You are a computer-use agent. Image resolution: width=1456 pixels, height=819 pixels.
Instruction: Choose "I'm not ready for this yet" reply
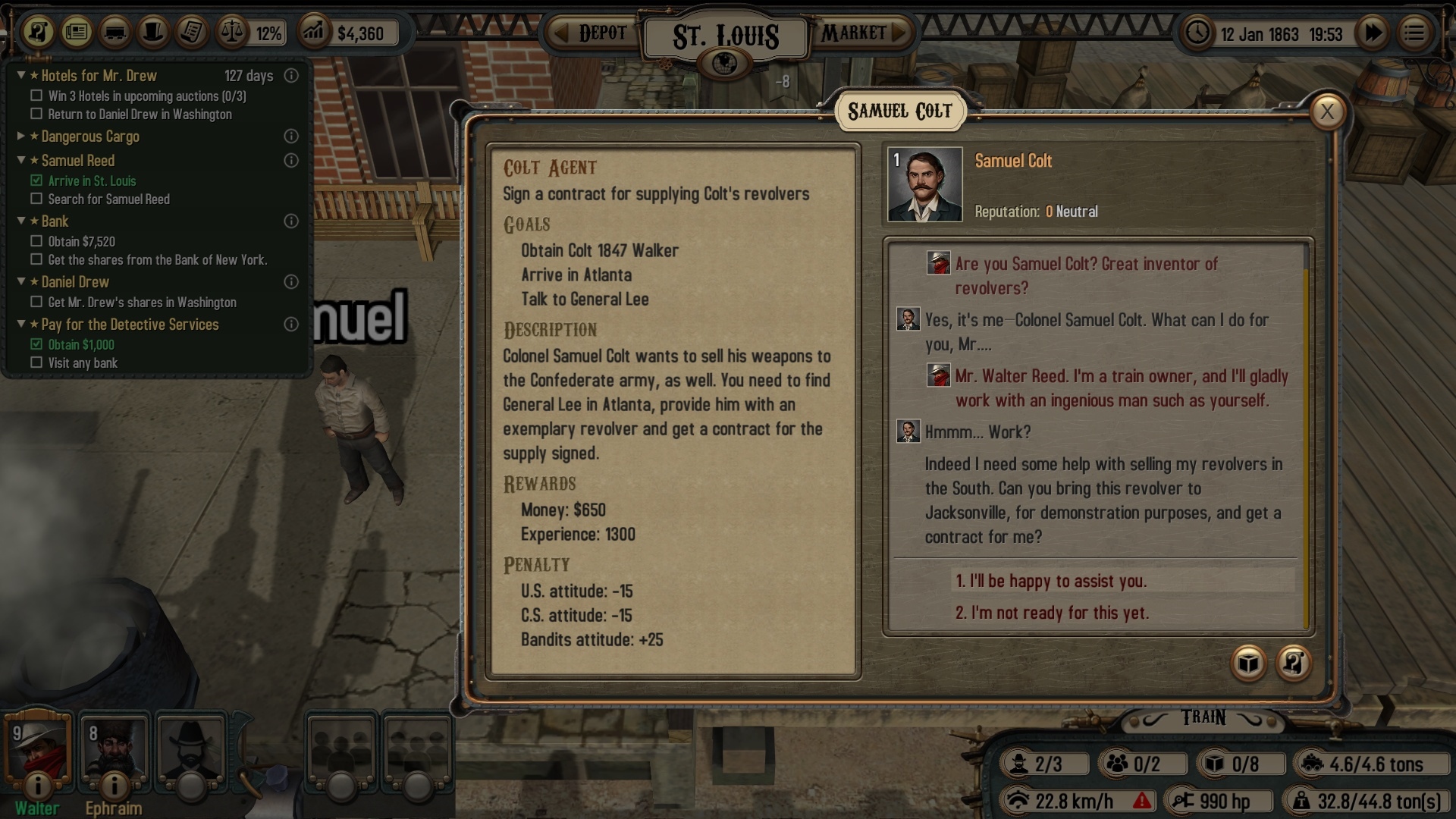click(x=1052, y=613)
